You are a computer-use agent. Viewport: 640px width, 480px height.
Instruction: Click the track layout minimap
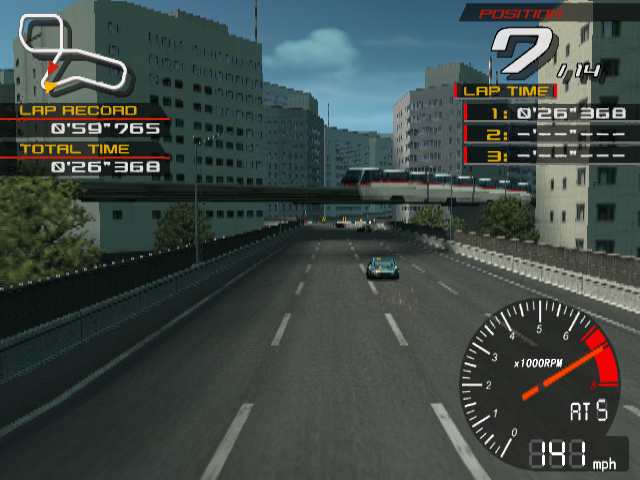(73, 58)
